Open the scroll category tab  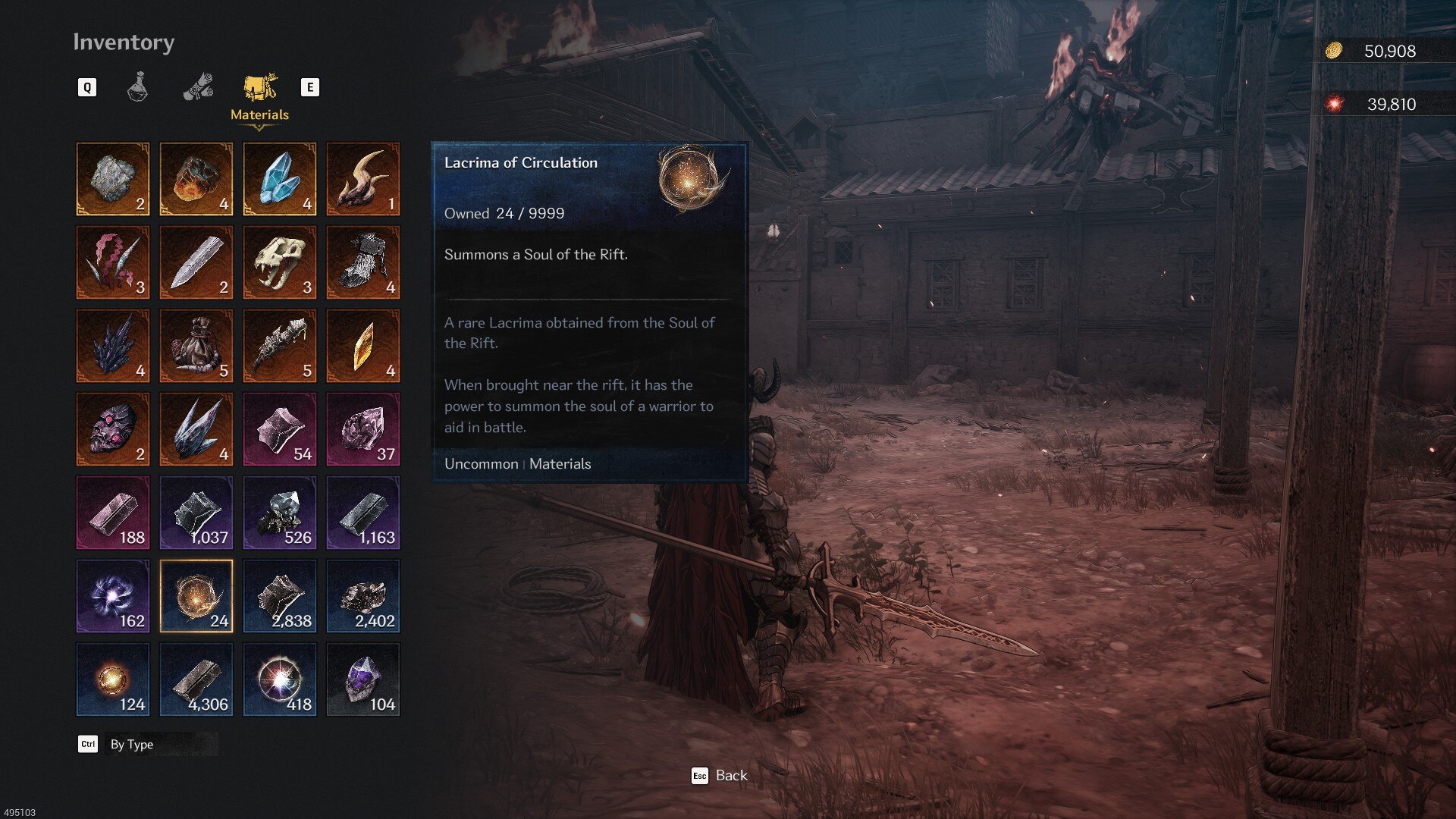tap(198, 87)
